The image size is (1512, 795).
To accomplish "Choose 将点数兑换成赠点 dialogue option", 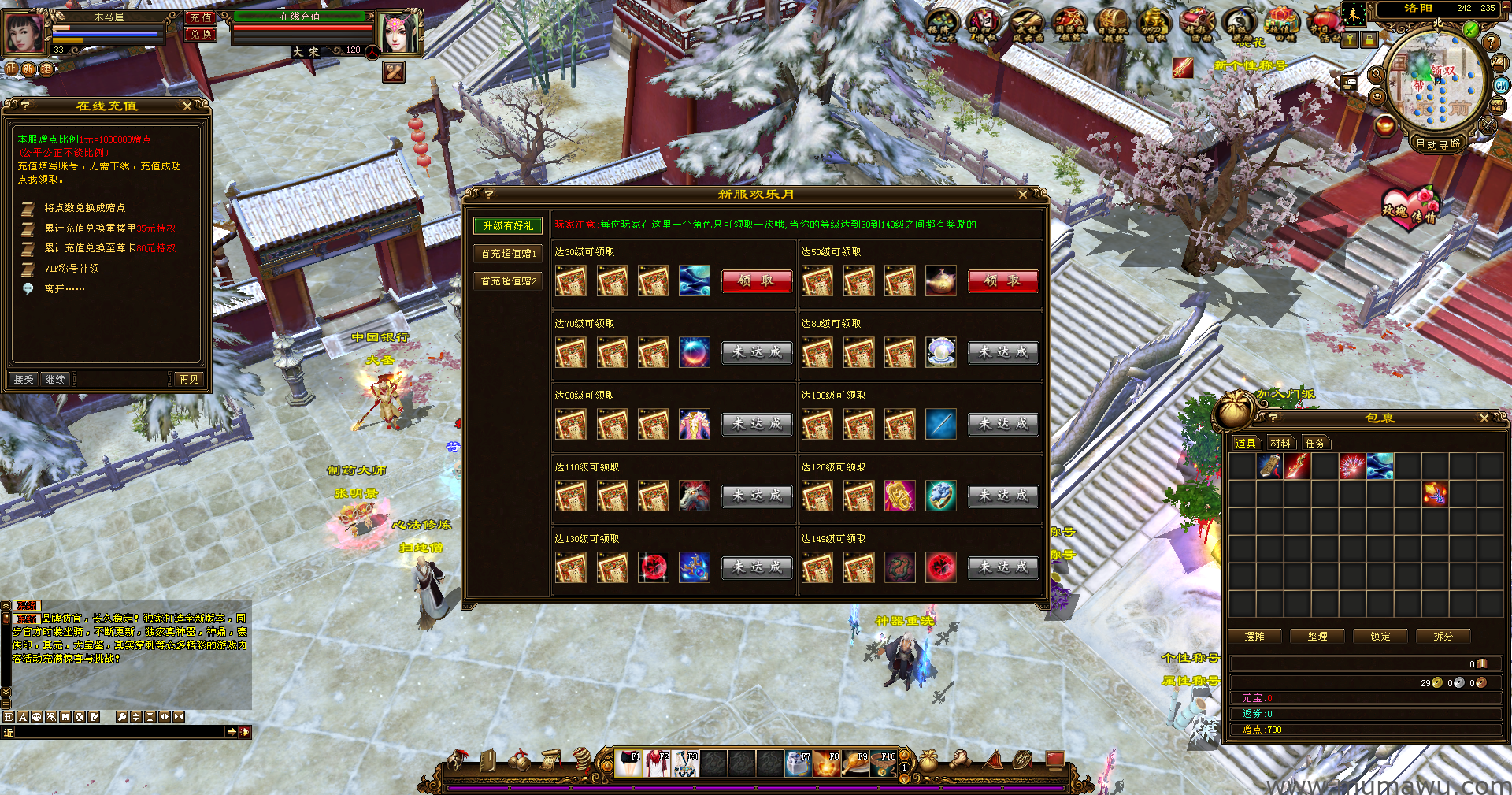I will [84, 208].
